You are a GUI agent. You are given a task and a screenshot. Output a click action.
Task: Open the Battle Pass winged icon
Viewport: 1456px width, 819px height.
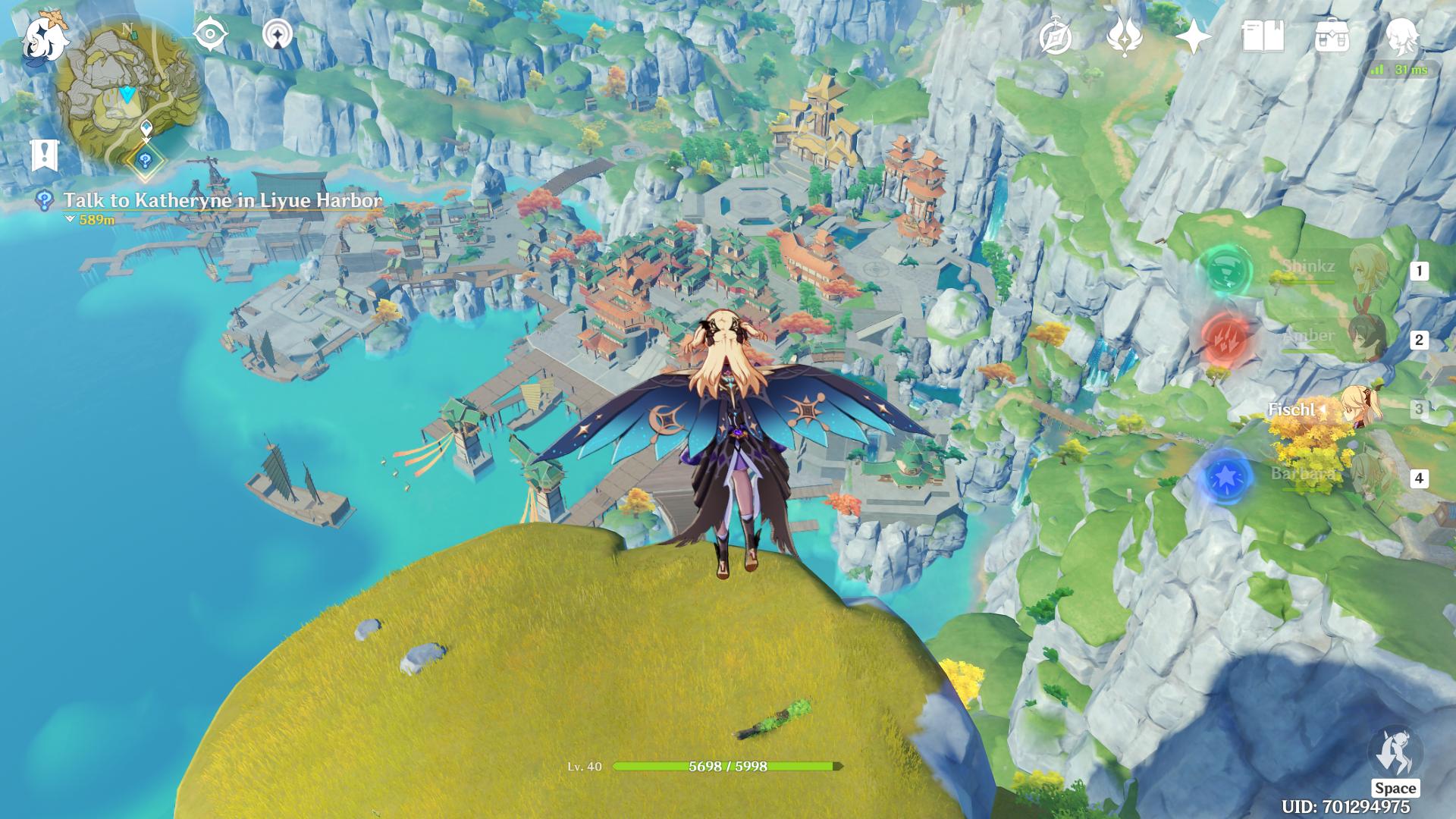[x=1124, y=36]
